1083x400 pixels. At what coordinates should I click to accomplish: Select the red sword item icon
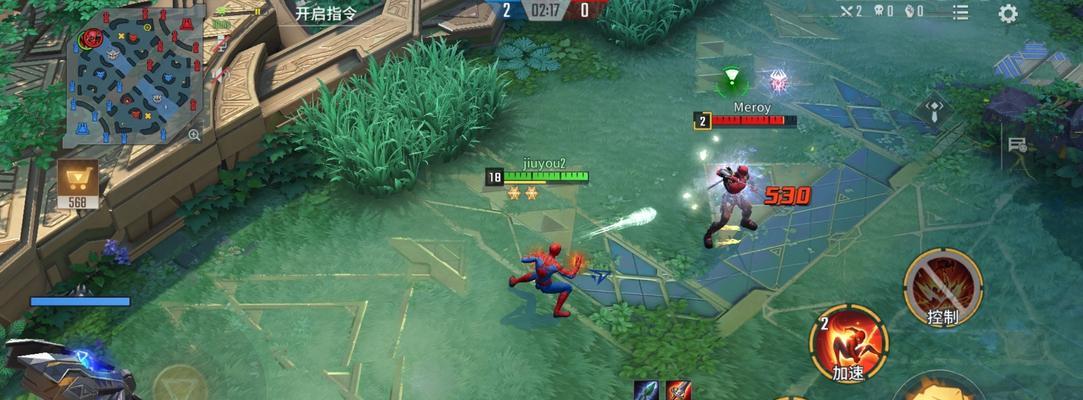click(x=678, y=390)
